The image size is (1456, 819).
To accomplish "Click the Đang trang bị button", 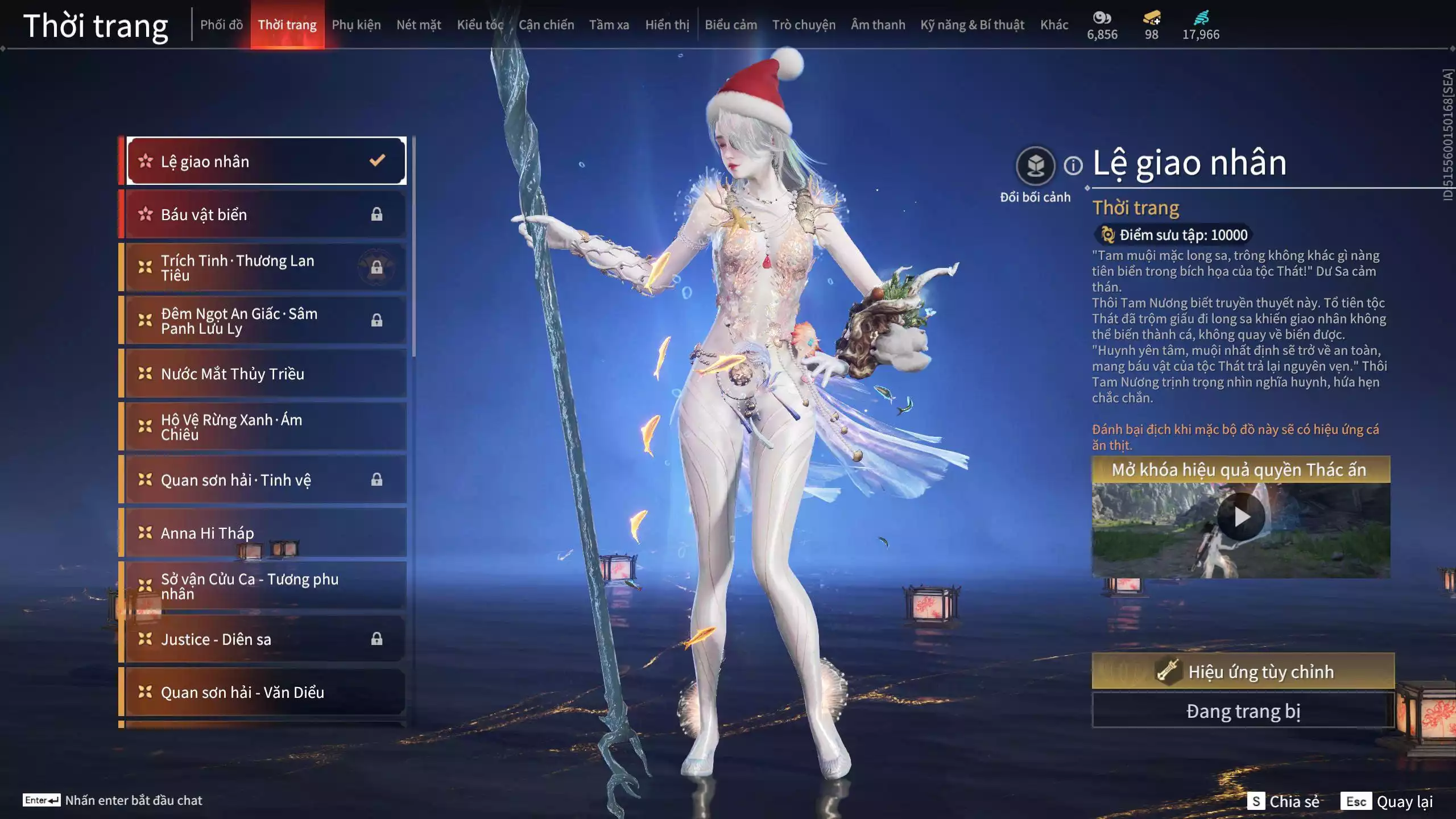I will pos(1243,711).
